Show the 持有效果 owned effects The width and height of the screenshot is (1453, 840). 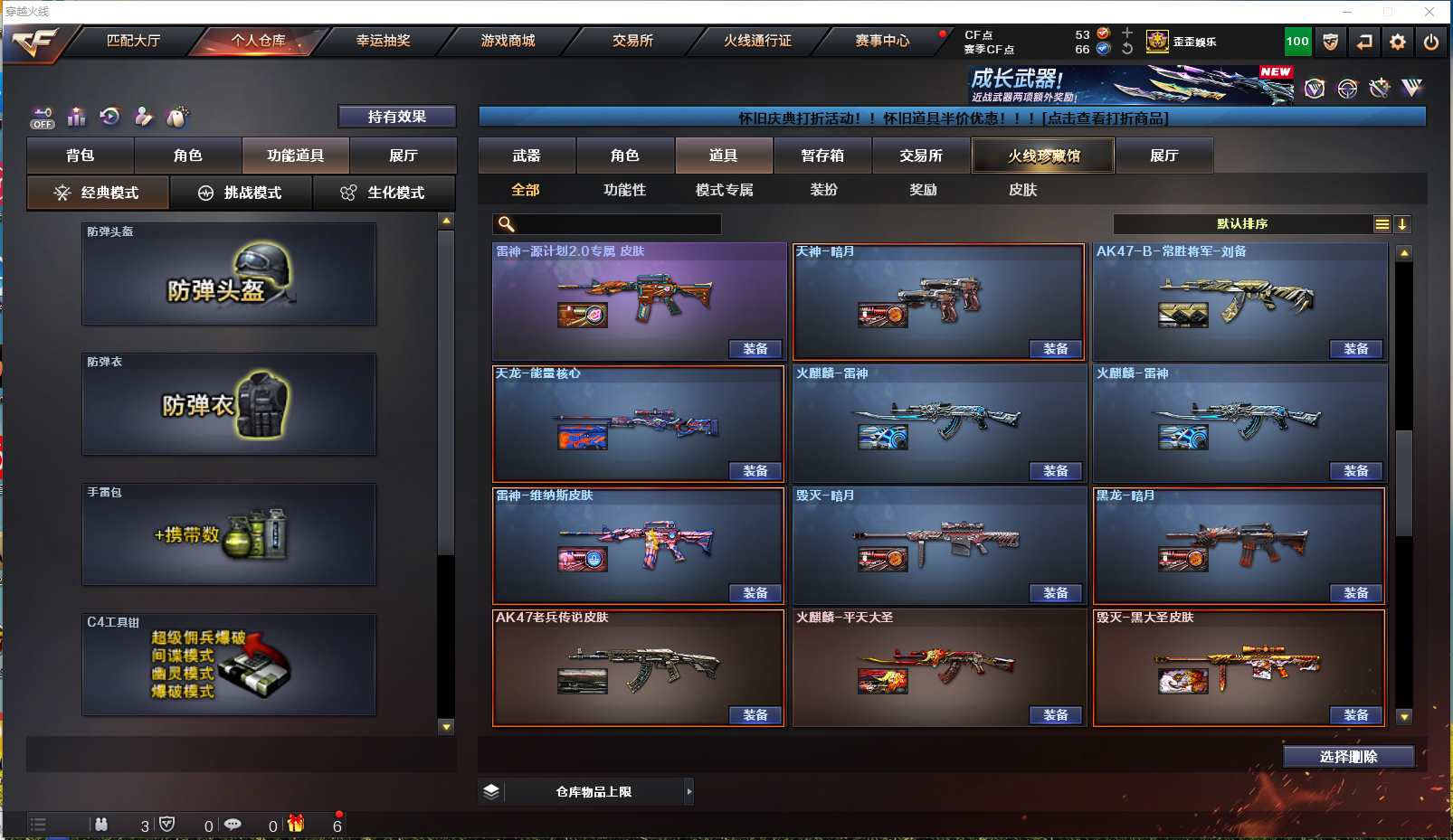point(396,117)
